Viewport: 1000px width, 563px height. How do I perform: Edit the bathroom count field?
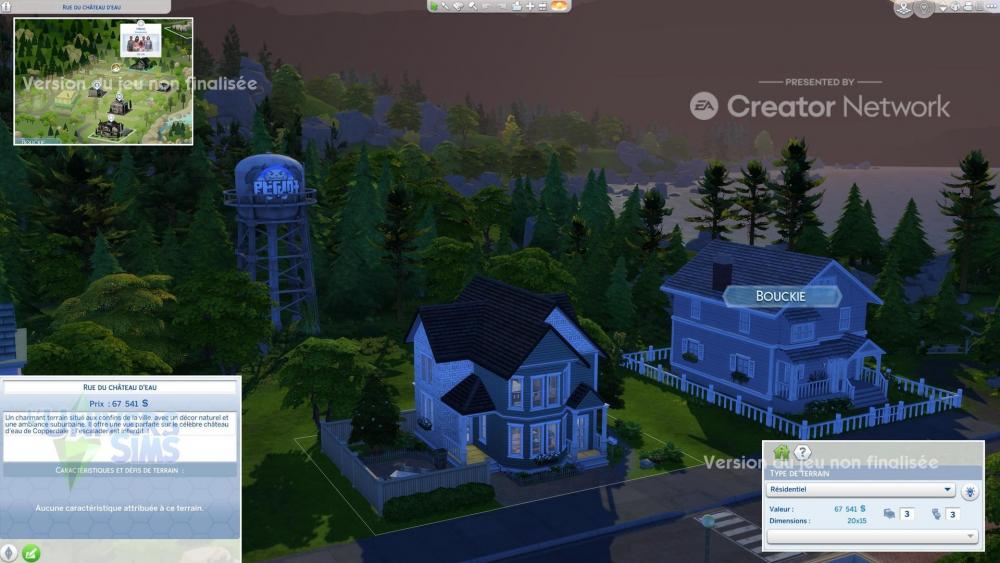[x=953, y=514]
